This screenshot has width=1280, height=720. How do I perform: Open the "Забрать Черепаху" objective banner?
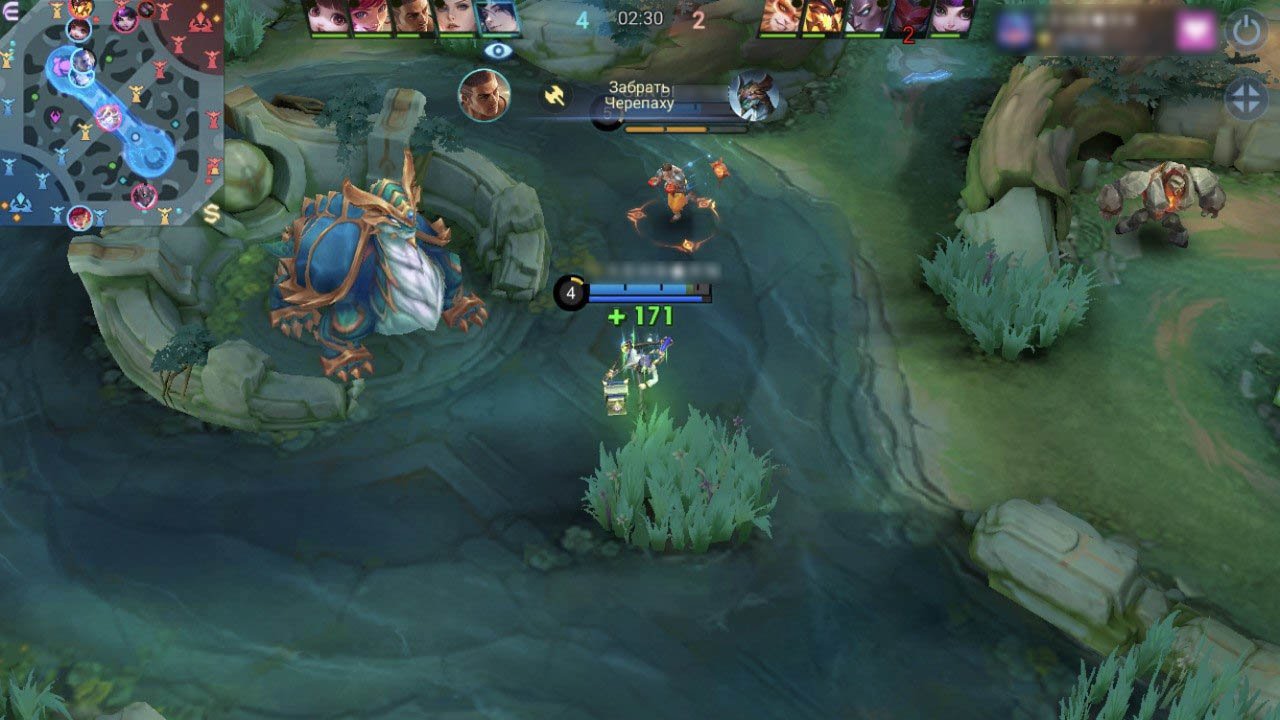[x=640, y=96]
